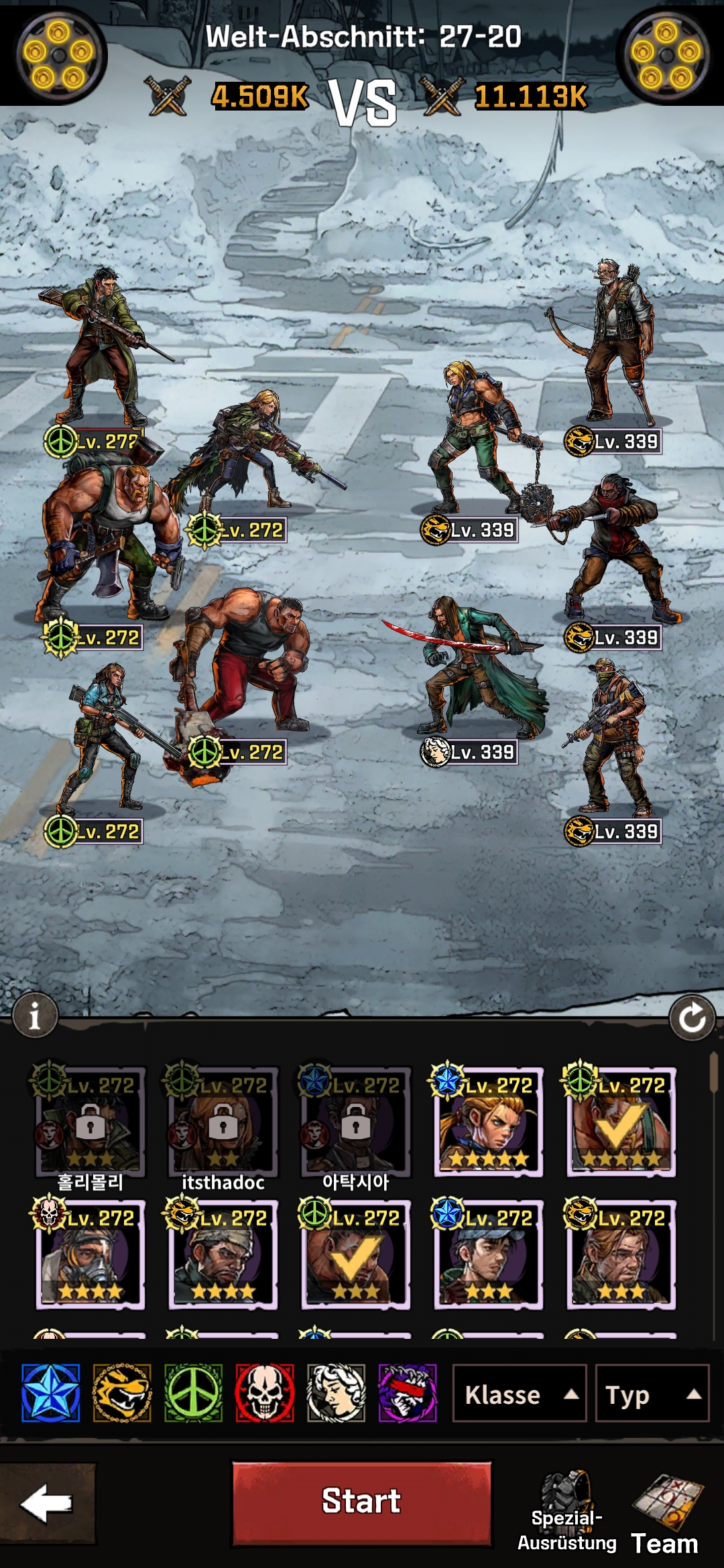Filter heroes by the red skull faction

tap(265, 1393)
